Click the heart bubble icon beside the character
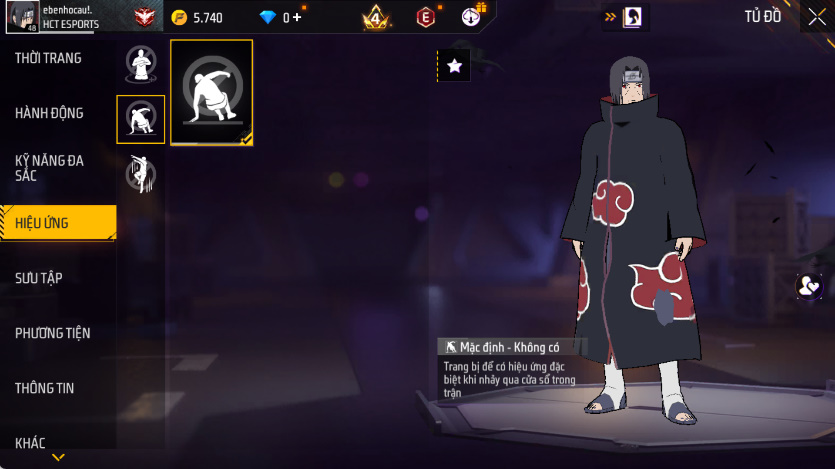The height and width of the screenshot is (469, 835). coord(808,286)
